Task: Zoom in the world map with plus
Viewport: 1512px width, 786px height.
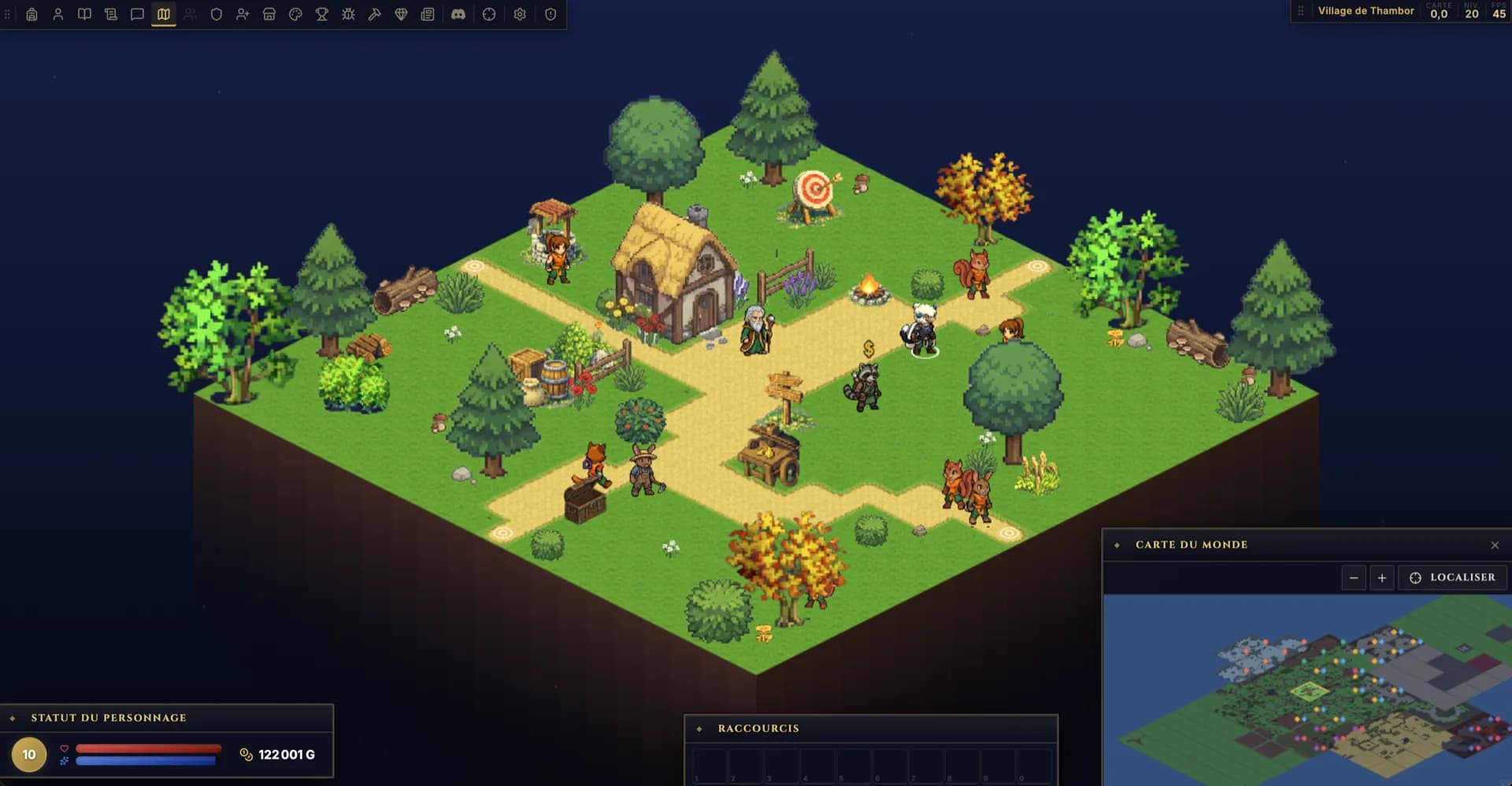Action: 1382,578
